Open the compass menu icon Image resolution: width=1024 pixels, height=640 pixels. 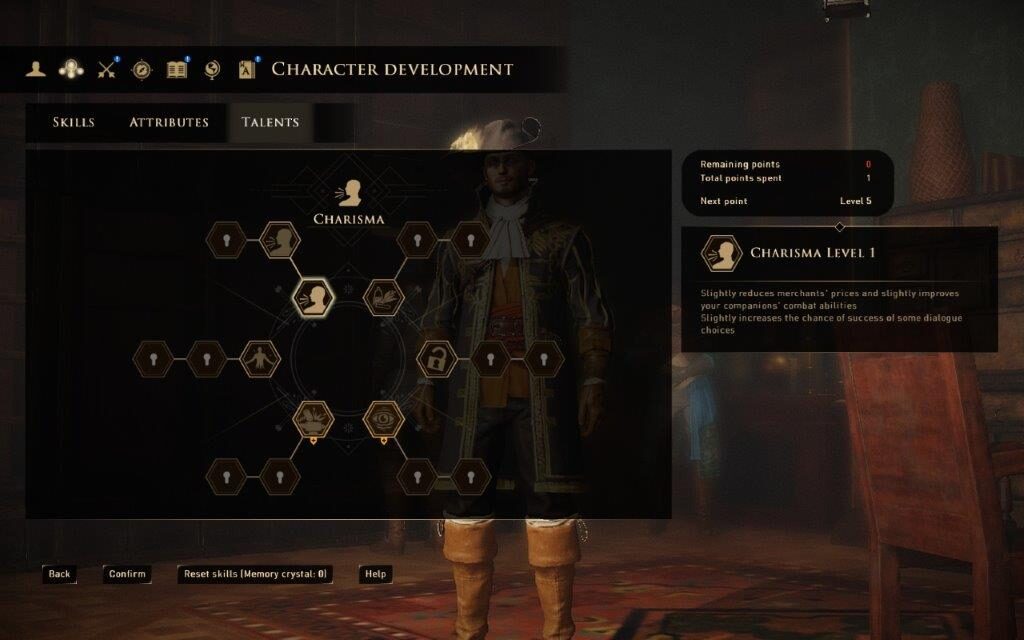click(x=141, y=69)
